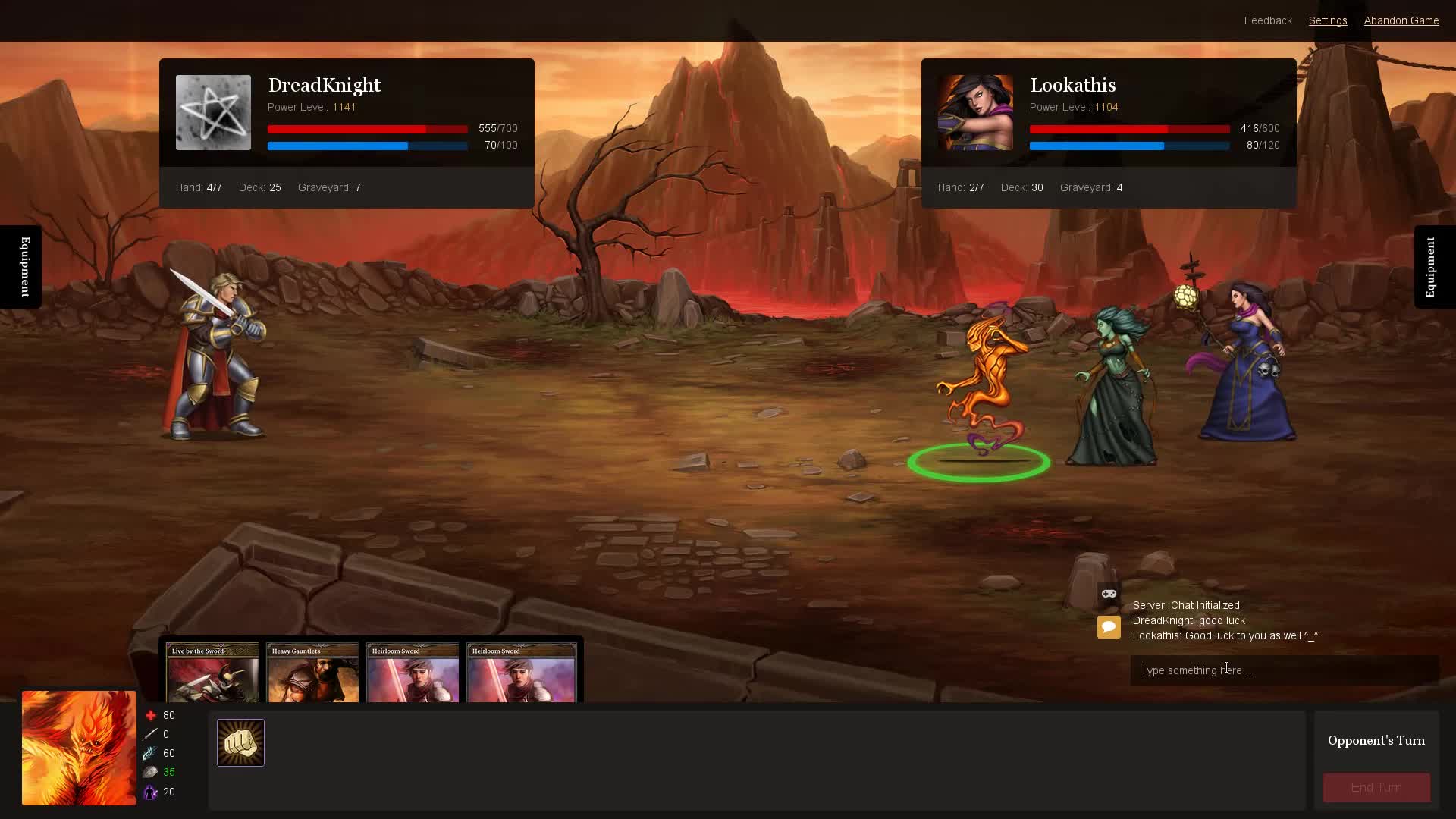Click the stone armor stat icon
The height and width of the screenshot is (819, 1456).
pos(151,772)
